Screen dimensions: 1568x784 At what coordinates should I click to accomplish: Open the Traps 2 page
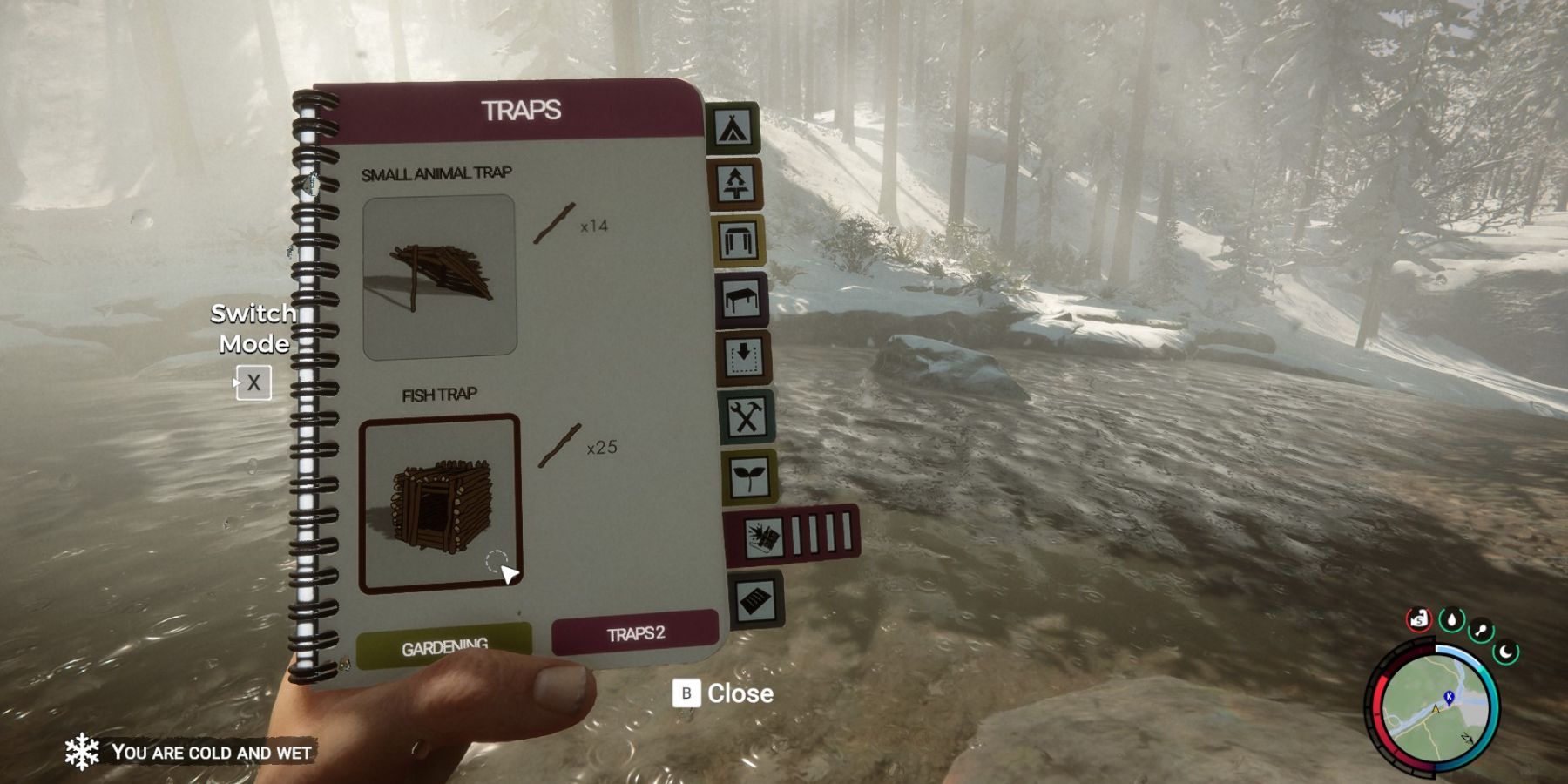tap(635, 633)
